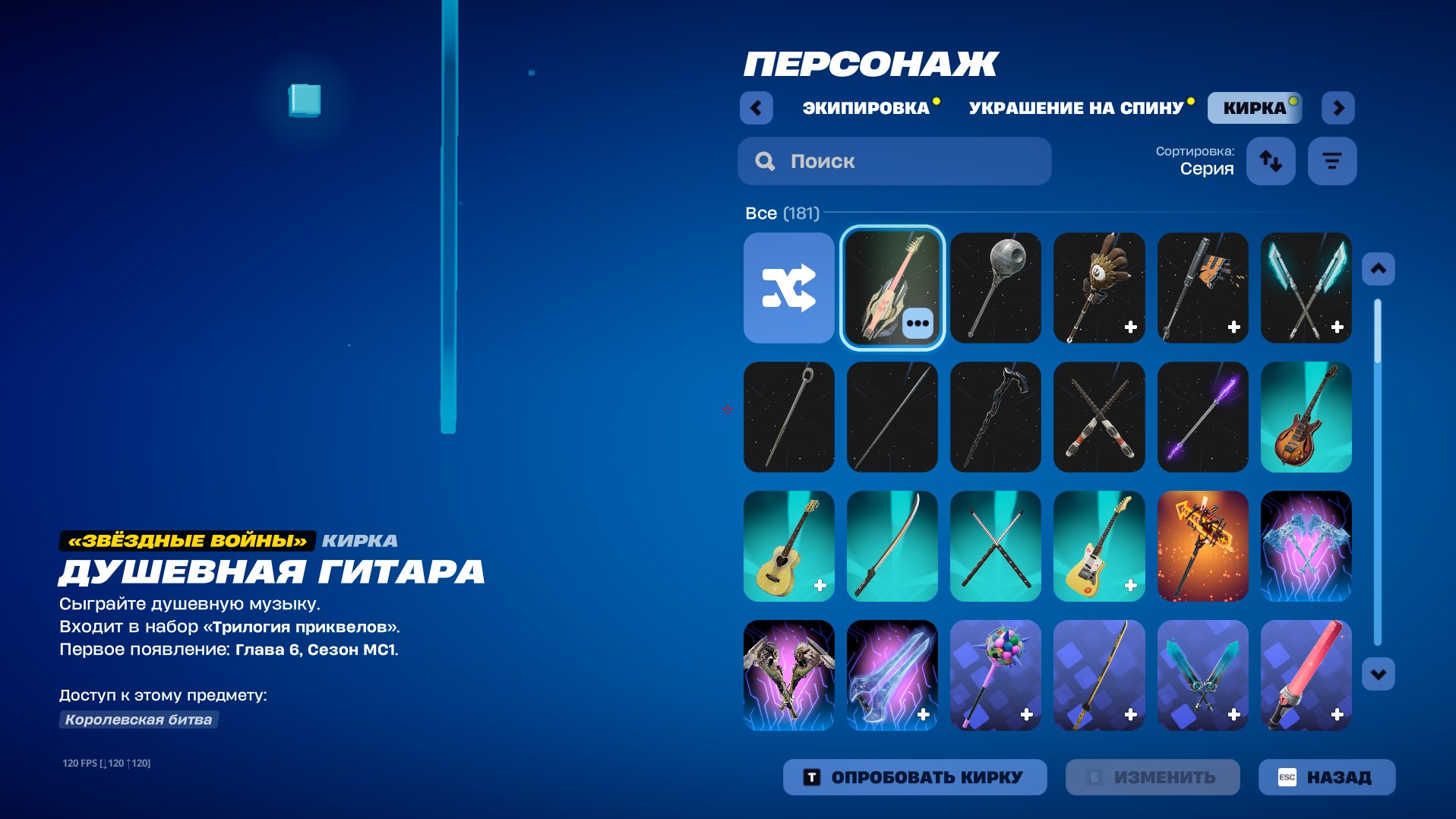The image size is (1456, 819).
Task: Open the options menu on Душевная гитара tile
Action: [x=919, y=322]
